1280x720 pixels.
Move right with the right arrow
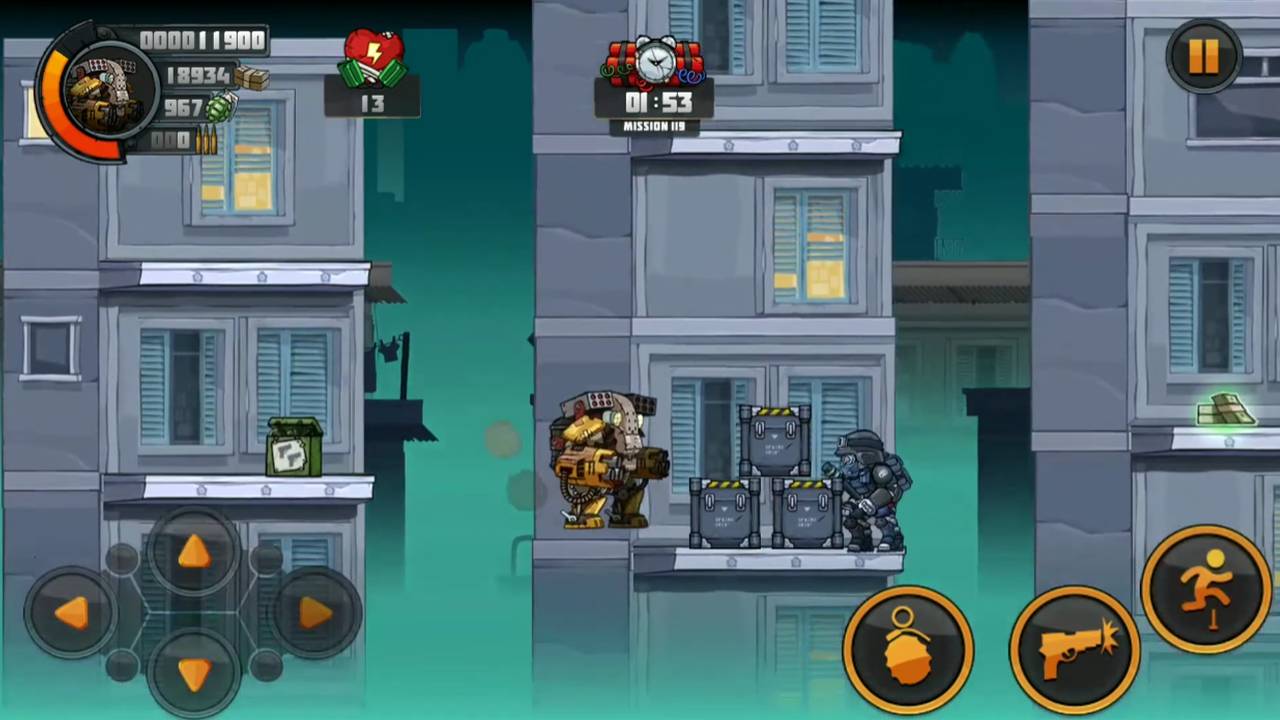[314, 612]
